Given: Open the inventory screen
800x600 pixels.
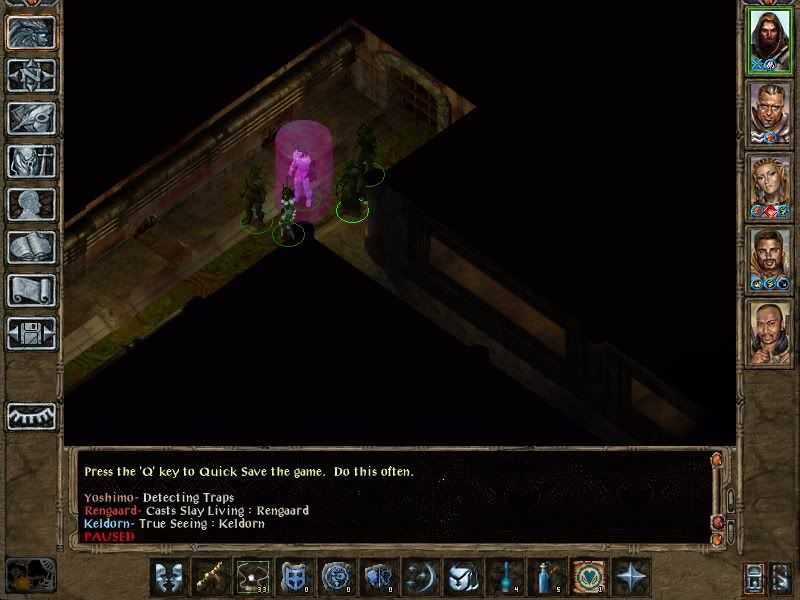Looking at the screenshot, I should (x=31, y=161).
